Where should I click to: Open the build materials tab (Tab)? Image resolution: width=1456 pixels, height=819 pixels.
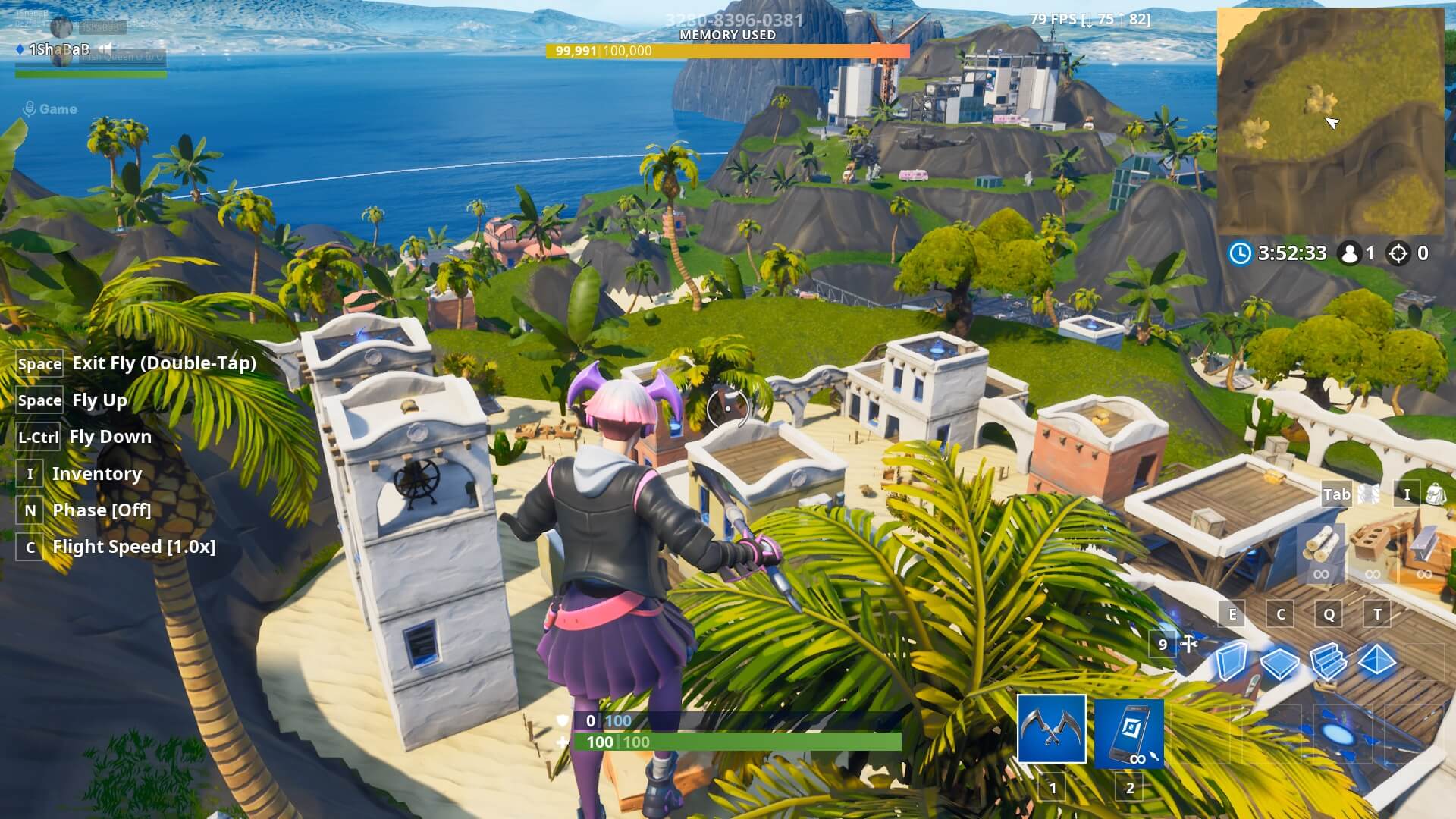1337,494
